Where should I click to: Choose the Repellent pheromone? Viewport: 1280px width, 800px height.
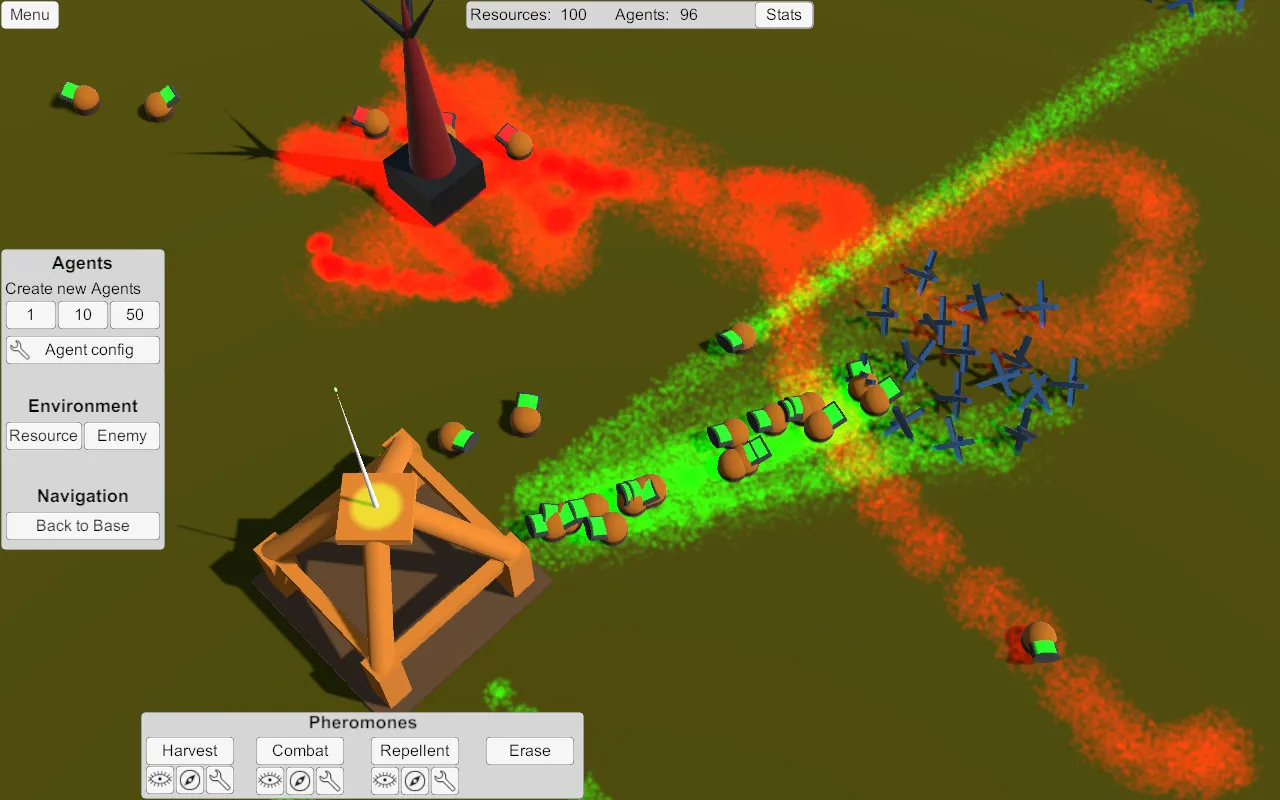click(415, 751)
